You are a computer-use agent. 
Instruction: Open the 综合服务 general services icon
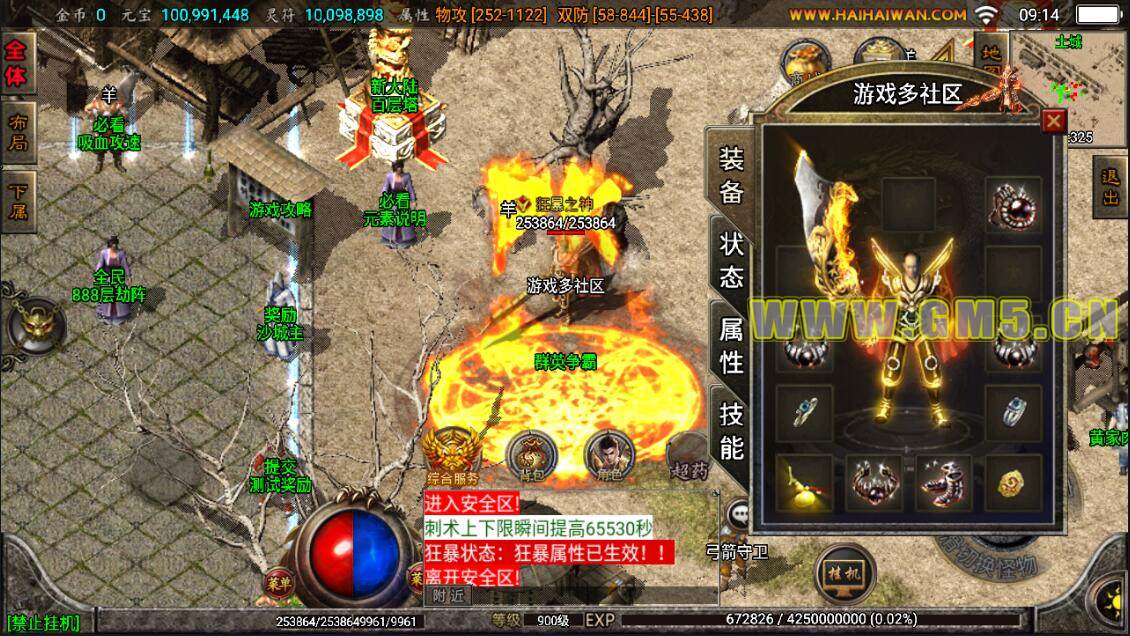coord(452,455)
